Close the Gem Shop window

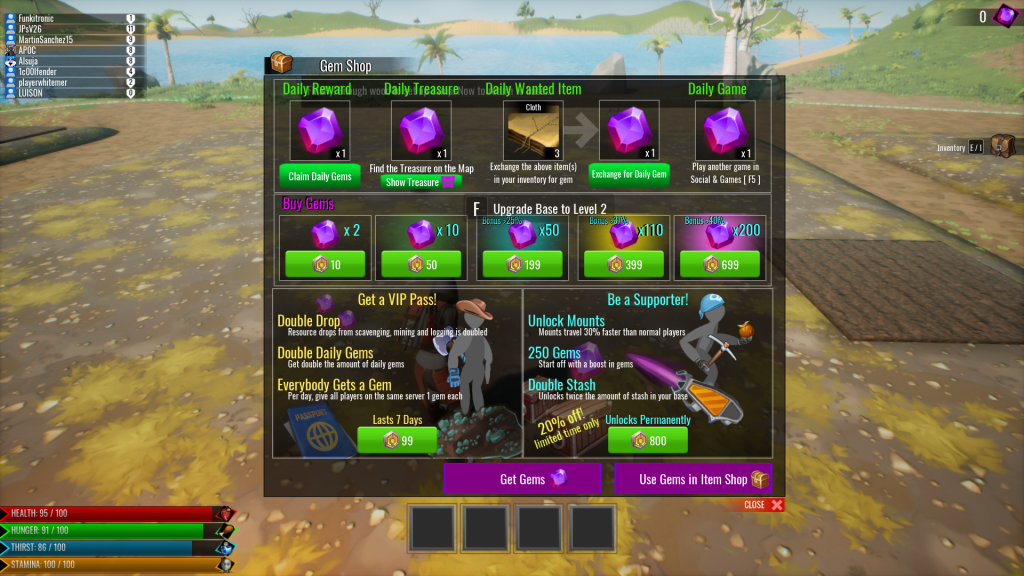tap(763, 505)
